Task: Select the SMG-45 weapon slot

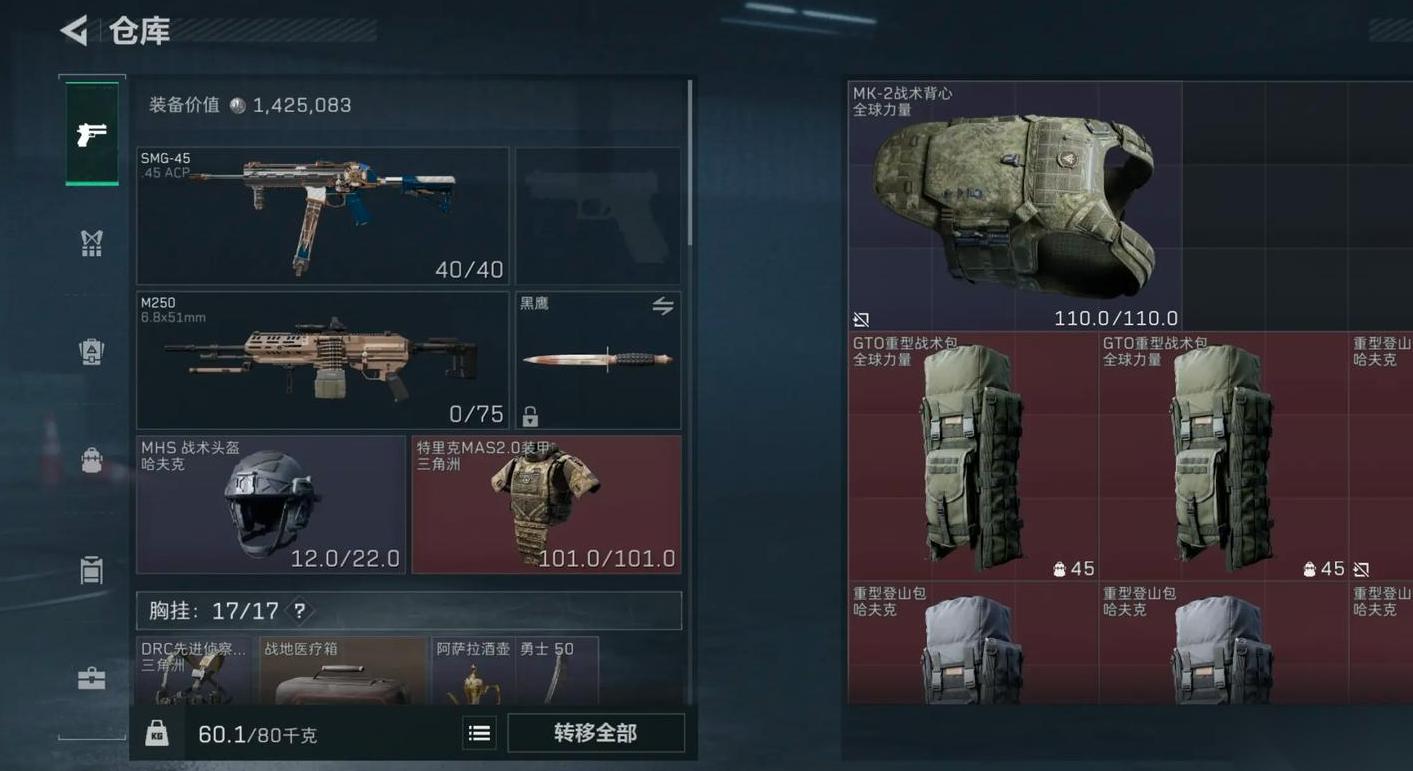Action: coord(322,215)
